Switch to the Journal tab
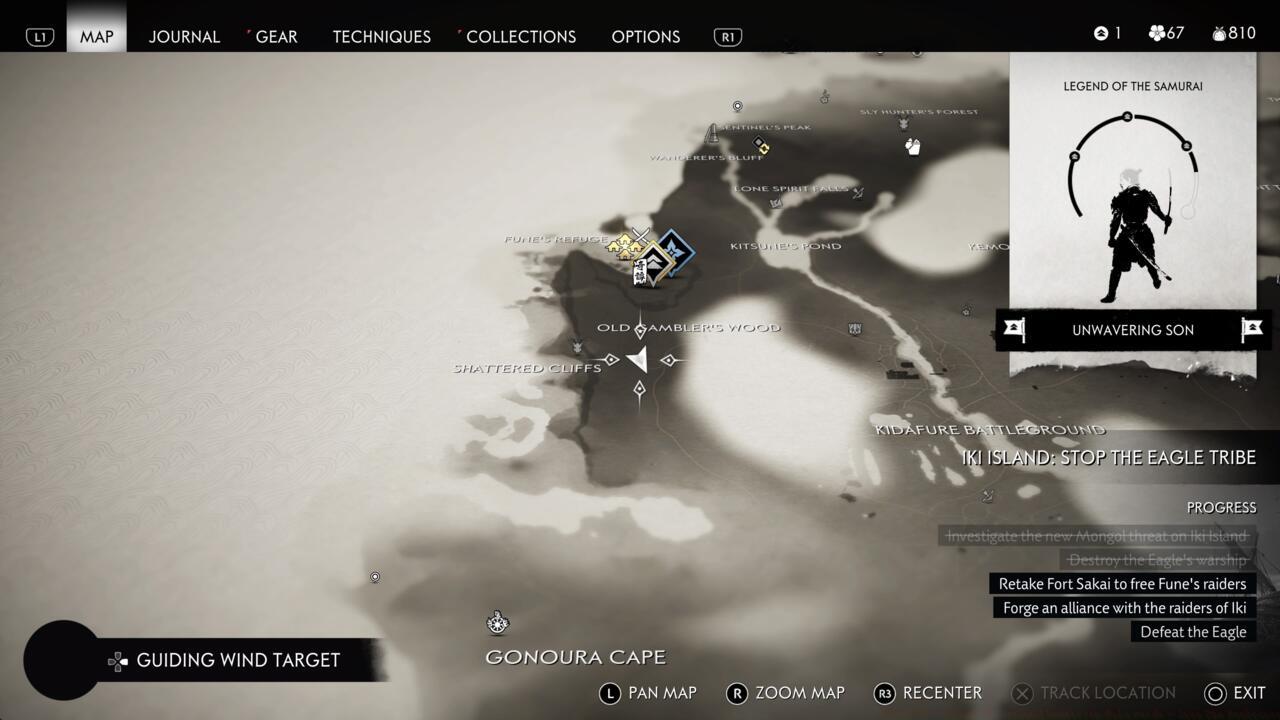 click(184, 36)
